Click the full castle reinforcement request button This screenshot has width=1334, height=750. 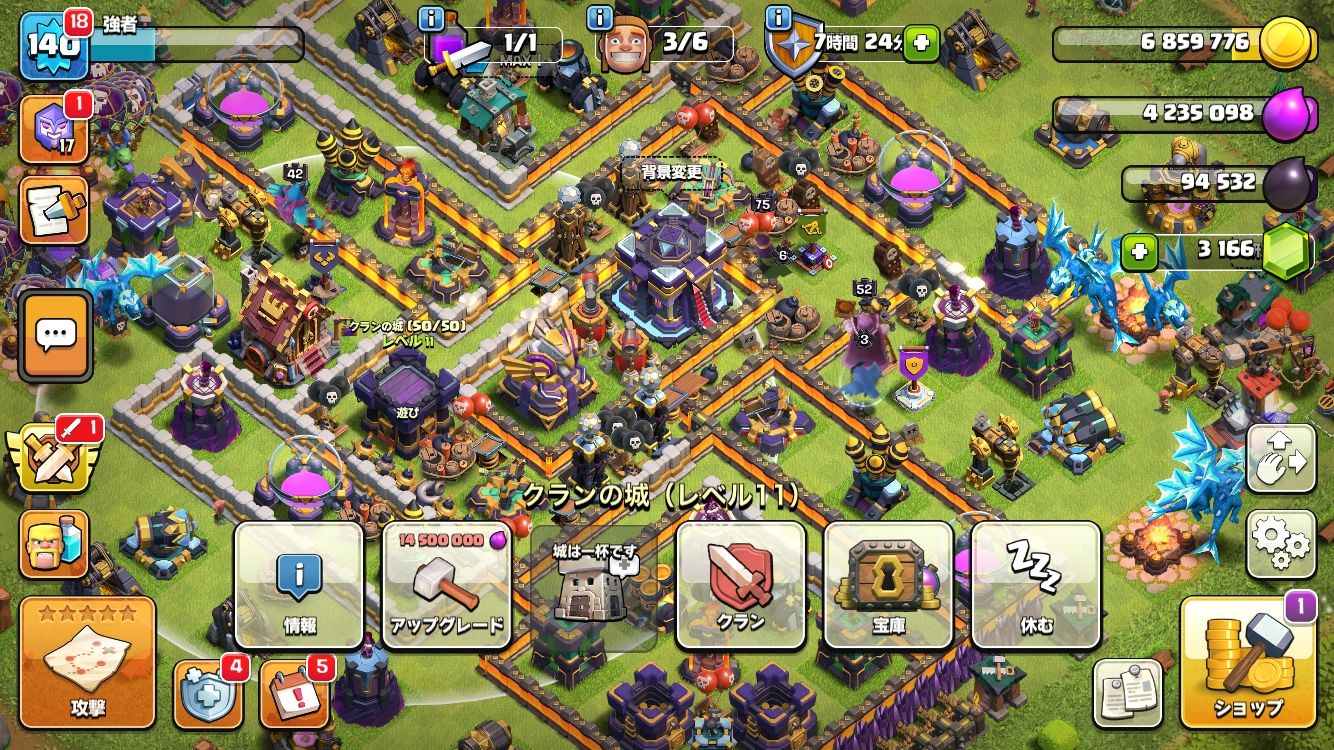click(594, 586)
